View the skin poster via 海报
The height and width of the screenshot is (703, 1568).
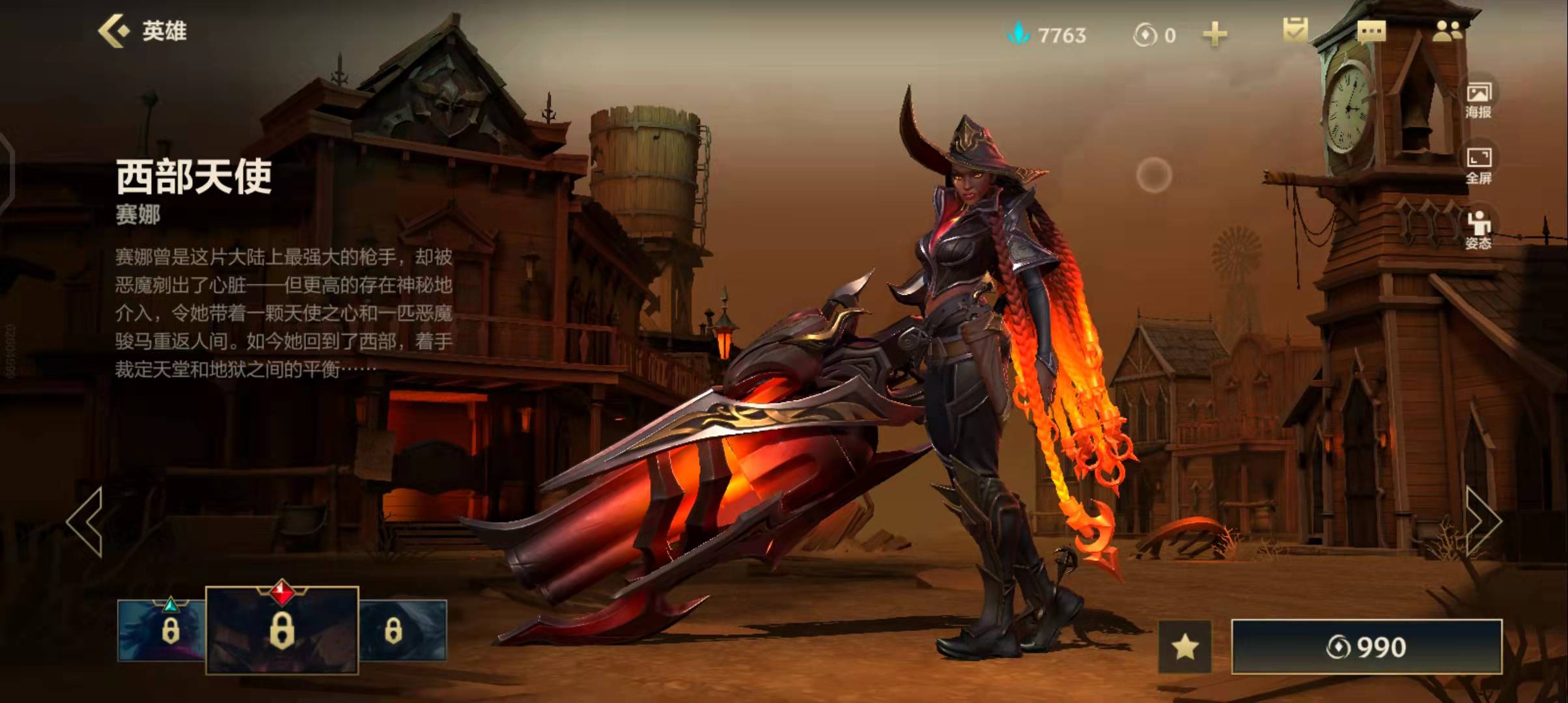tap(1478, 100)
